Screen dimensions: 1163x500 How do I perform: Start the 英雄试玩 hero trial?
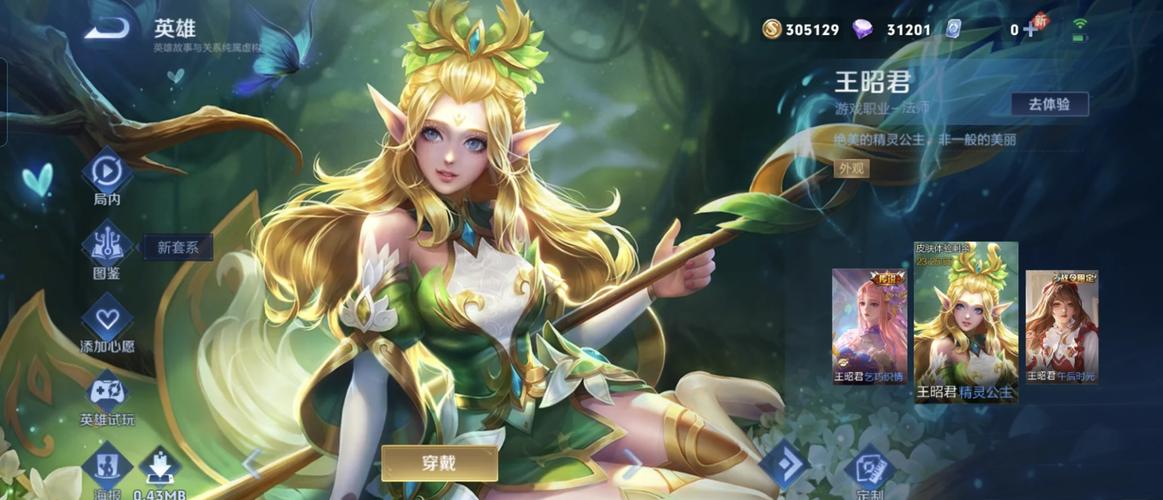pyautogui.click(x=107, y=392)
